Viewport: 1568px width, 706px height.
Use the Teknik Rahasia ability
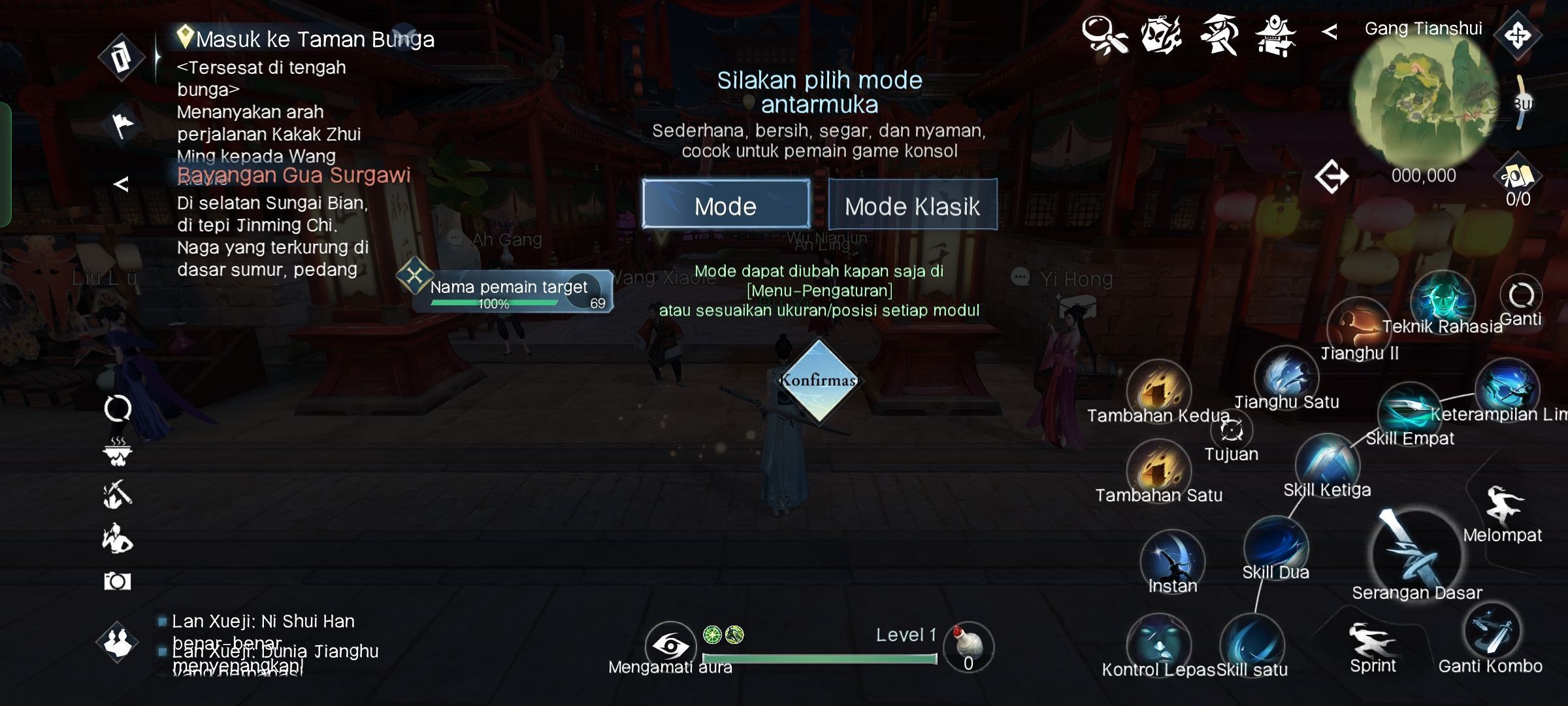tap(1443, 301)
